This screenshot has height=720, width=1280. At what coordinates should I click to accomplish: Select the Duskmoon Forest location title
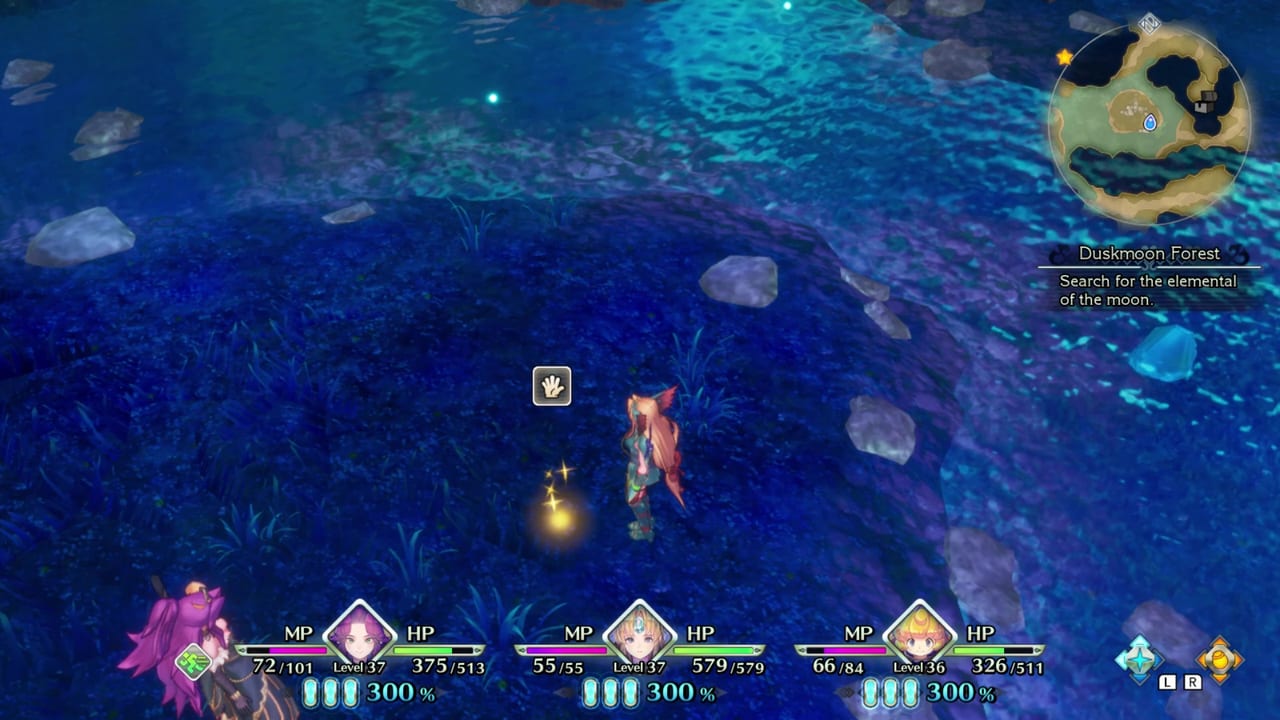click(x=1149, y=253)
